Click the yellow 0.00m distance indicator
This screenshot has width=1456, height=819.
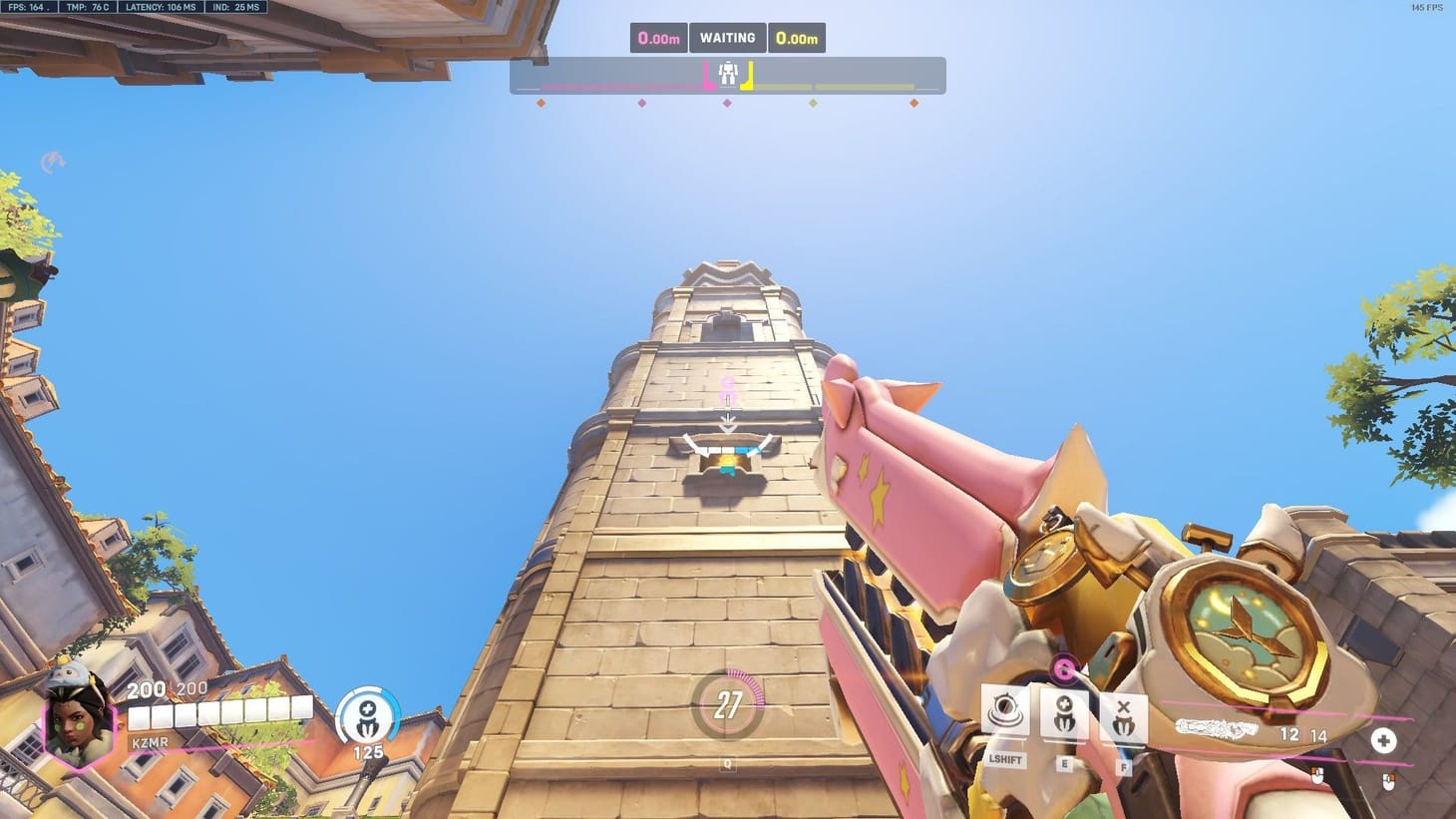[x=798, y=37]
